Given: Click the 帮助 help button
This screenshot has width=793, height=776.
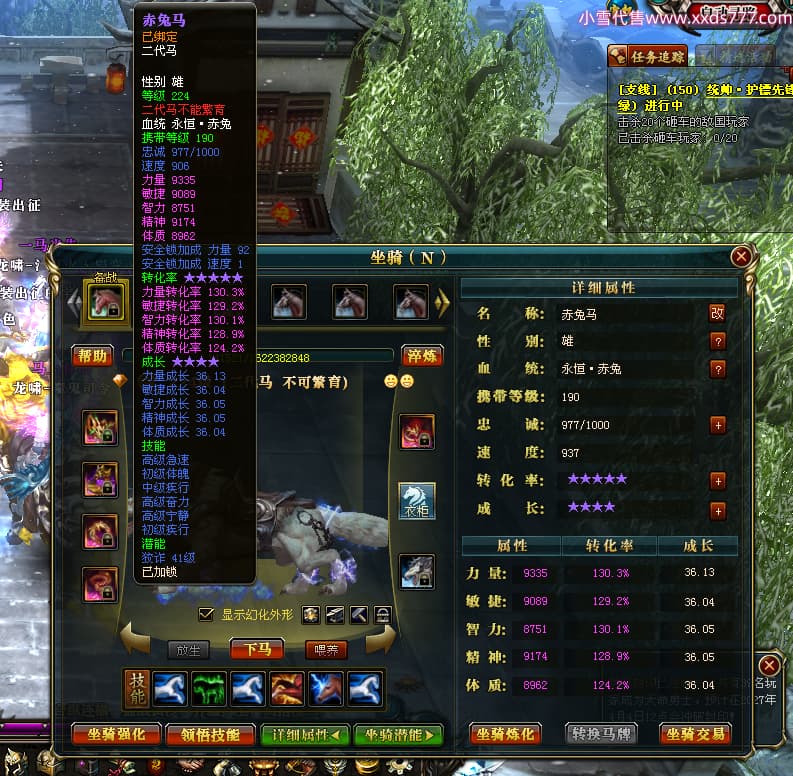Looking at the screenshot, I should click(93, 355).
